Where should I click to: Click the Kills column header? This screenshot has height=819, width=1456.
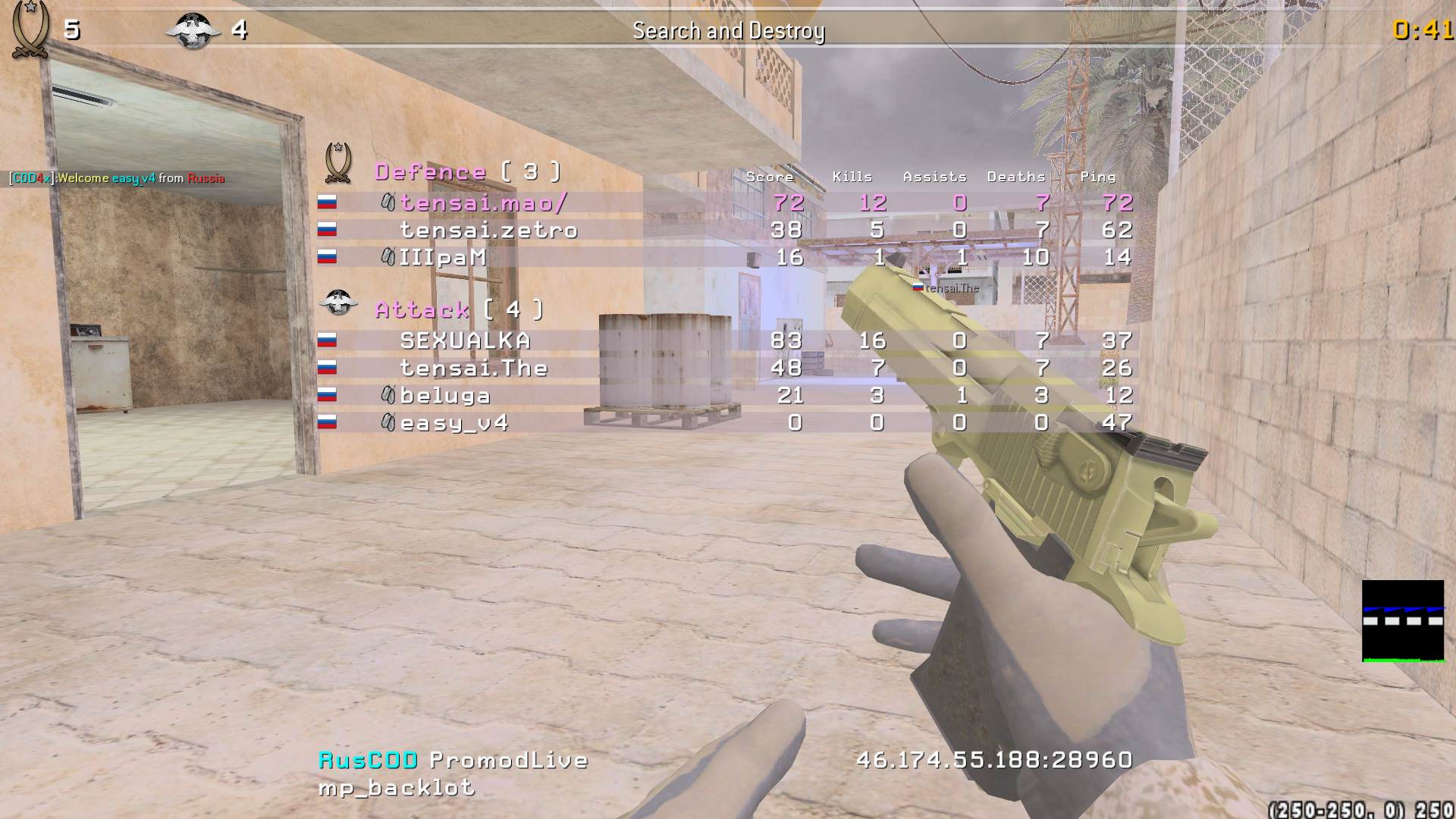pyautogui.click(x=852, y=177)
